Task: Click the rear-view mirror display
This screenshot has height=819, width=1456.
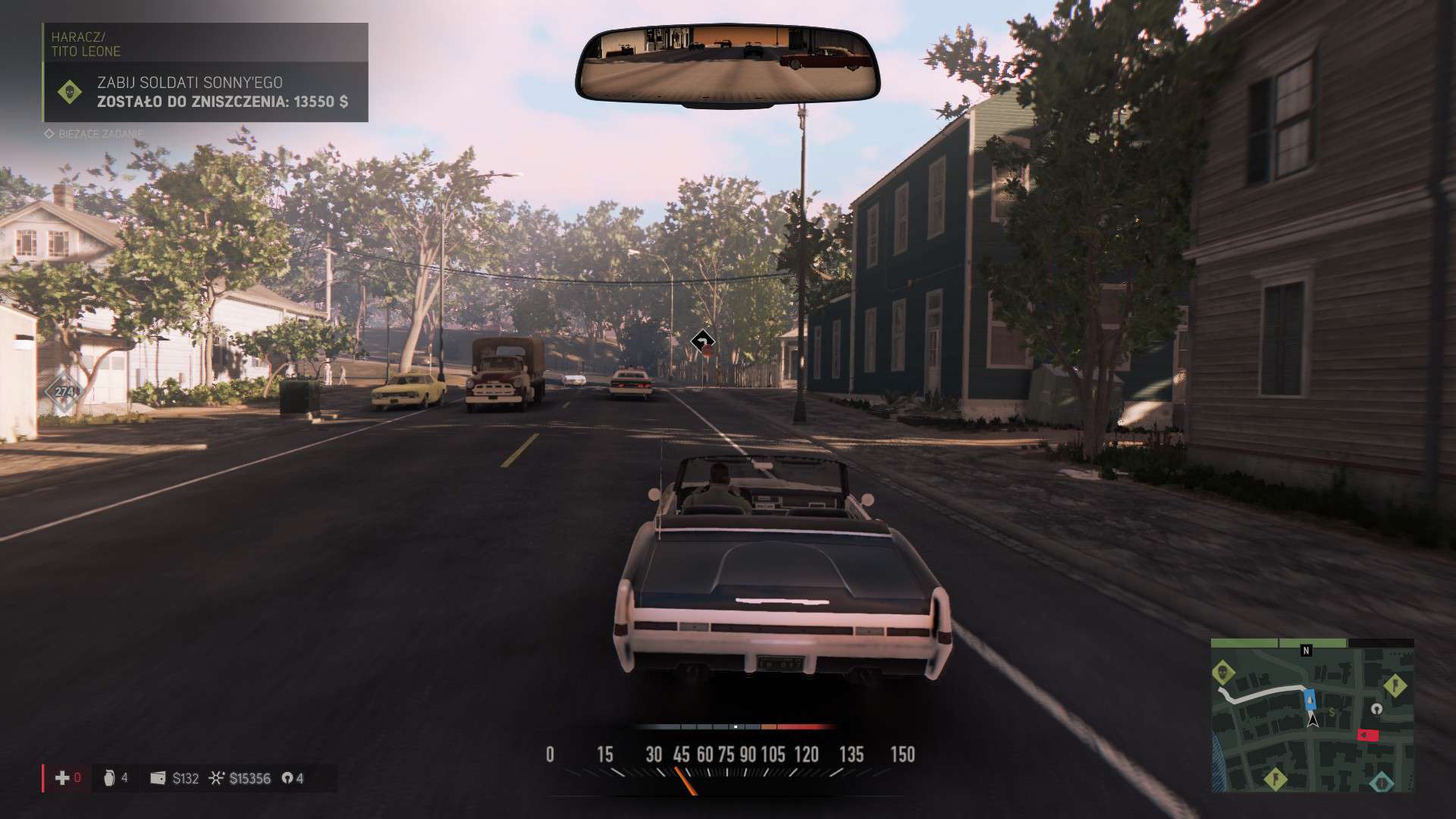Action: tap(727, 67)
